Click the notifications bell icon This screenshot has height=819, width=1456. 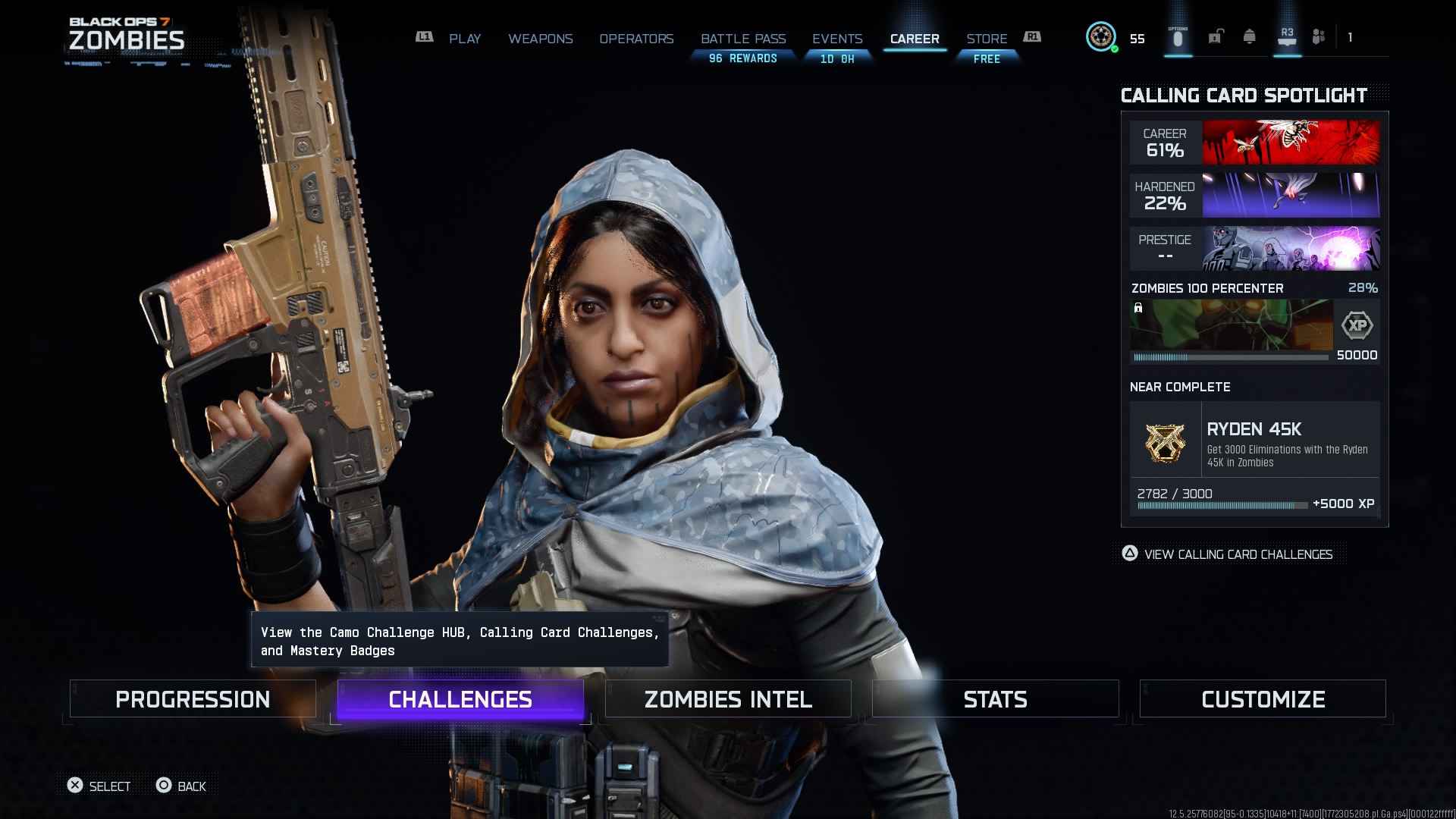click(x=1249, y=37)
